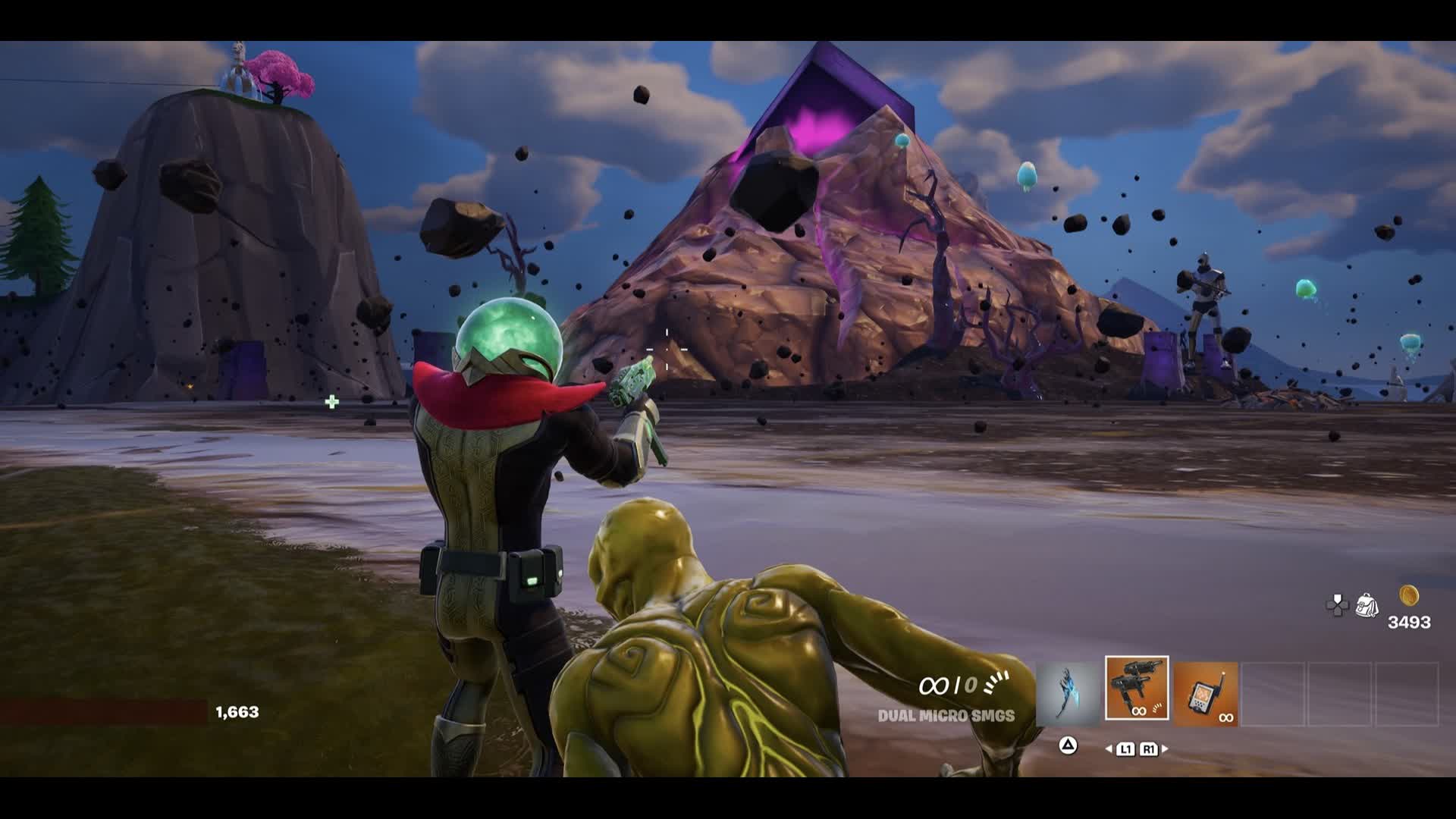
Task: Click the right arrow beside the R1 prompt
Action: [x=1165, y=748]
